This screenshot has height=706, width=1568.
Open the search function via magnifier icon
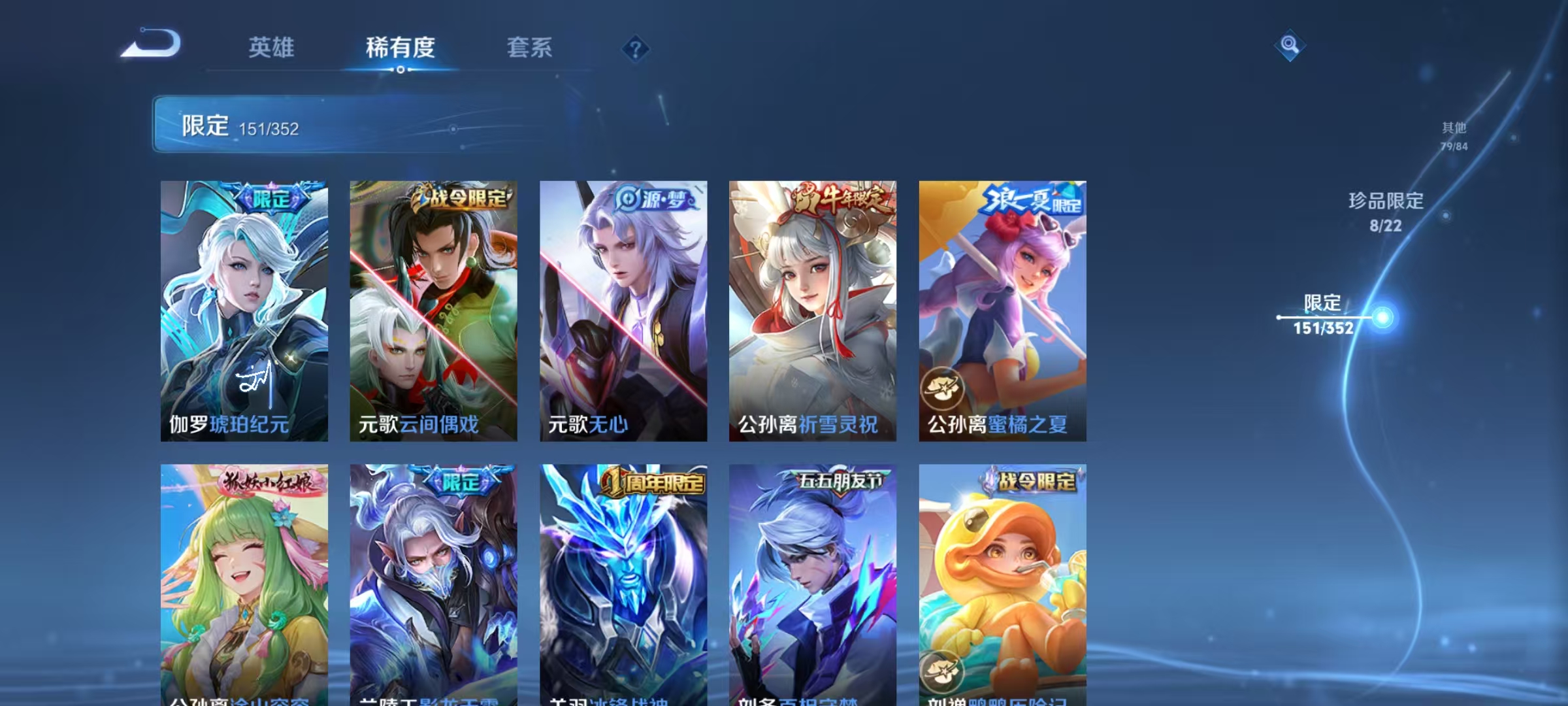1288,44
